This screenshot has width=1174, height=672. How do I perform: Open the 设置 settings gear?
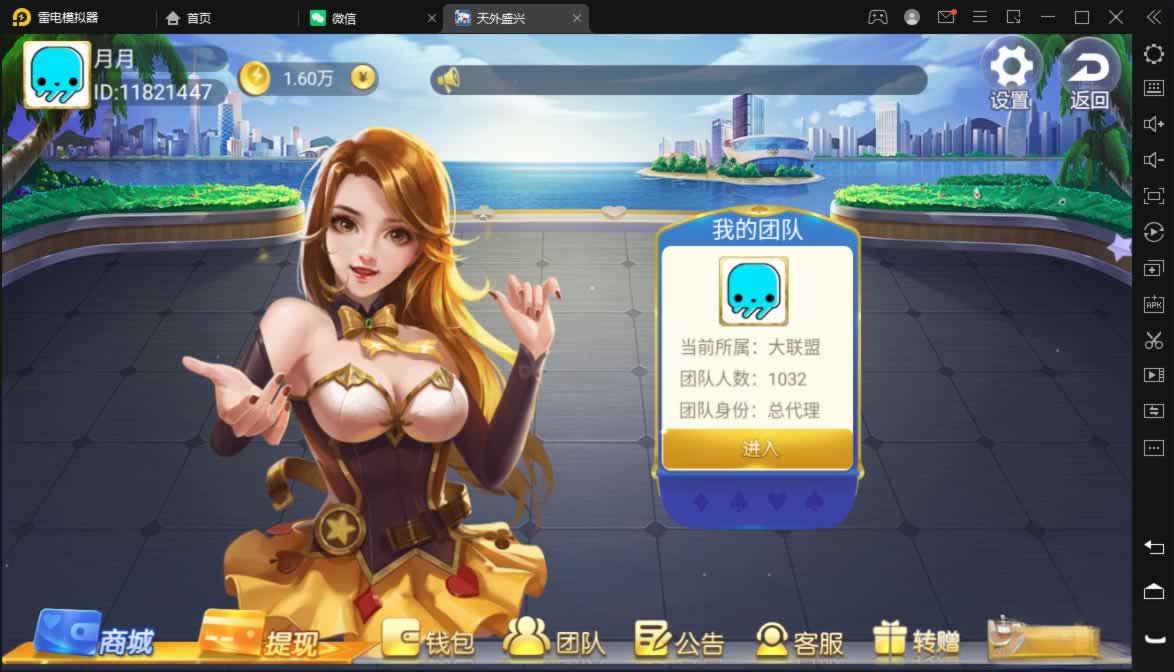coord(1010,74)
